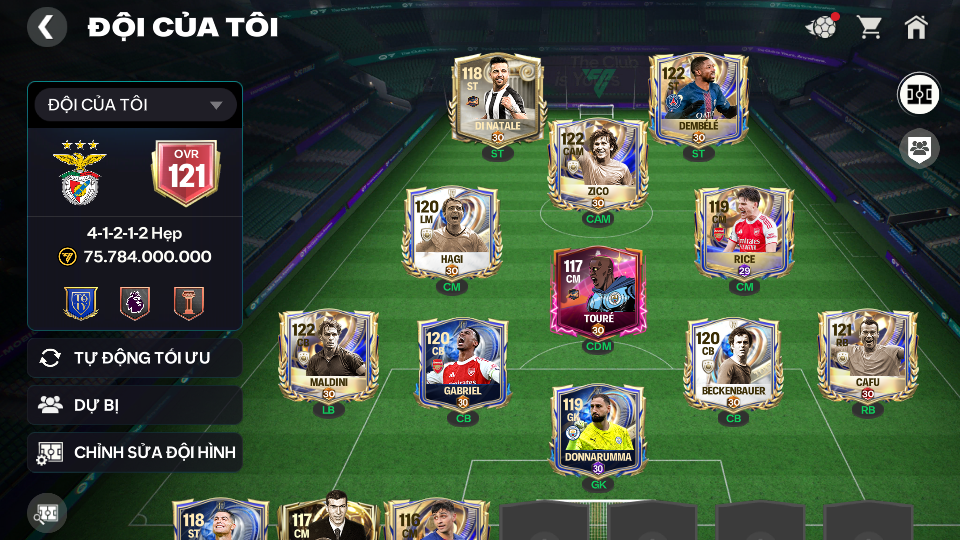The height and width of the screenshot is (540, 960).
Task: Choose the Zico CAM card
Action: tap(598, 167)
